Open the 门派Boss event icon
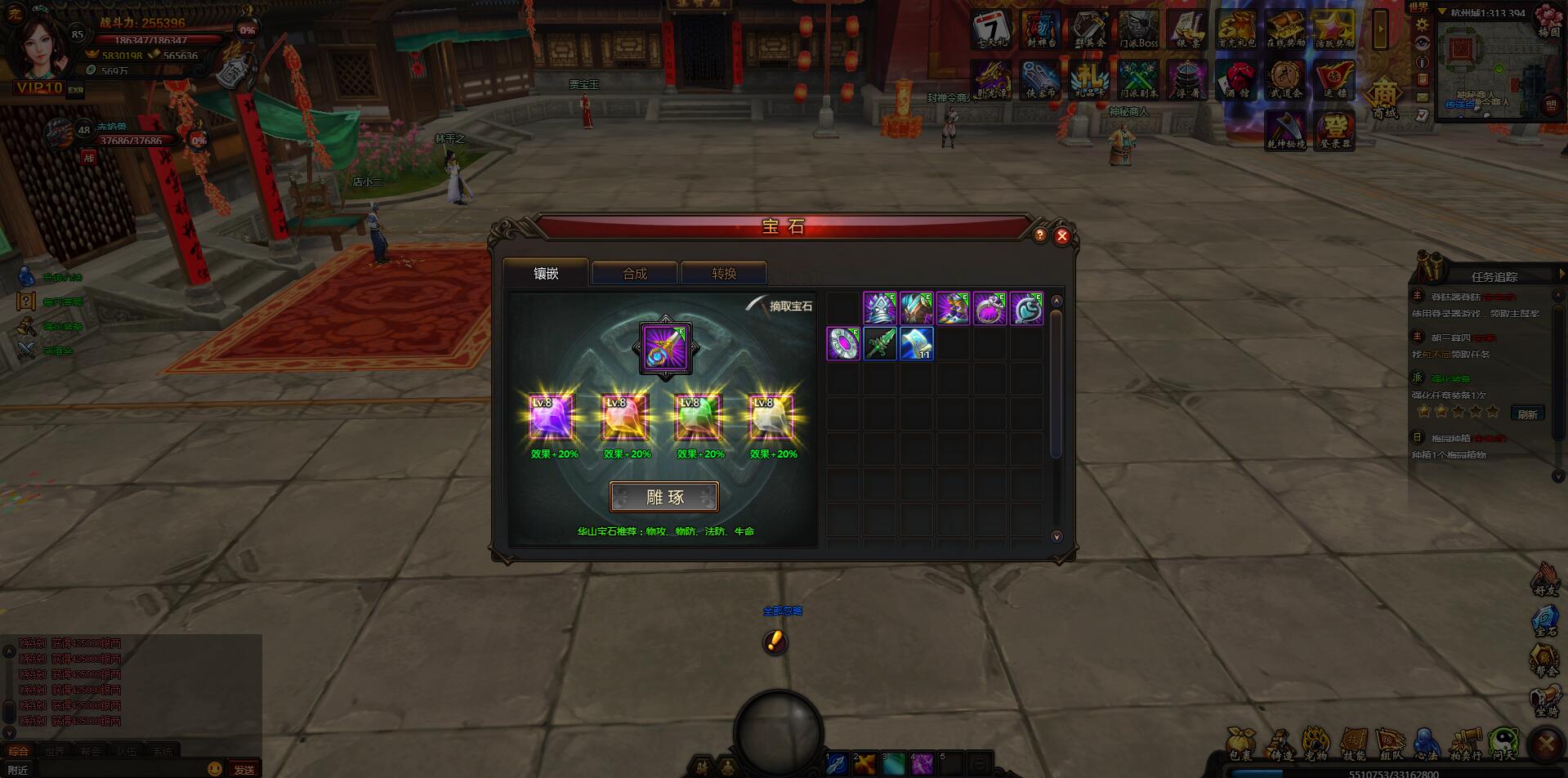The width and height of the screenshot is (1568, 778). point(1138,30)
